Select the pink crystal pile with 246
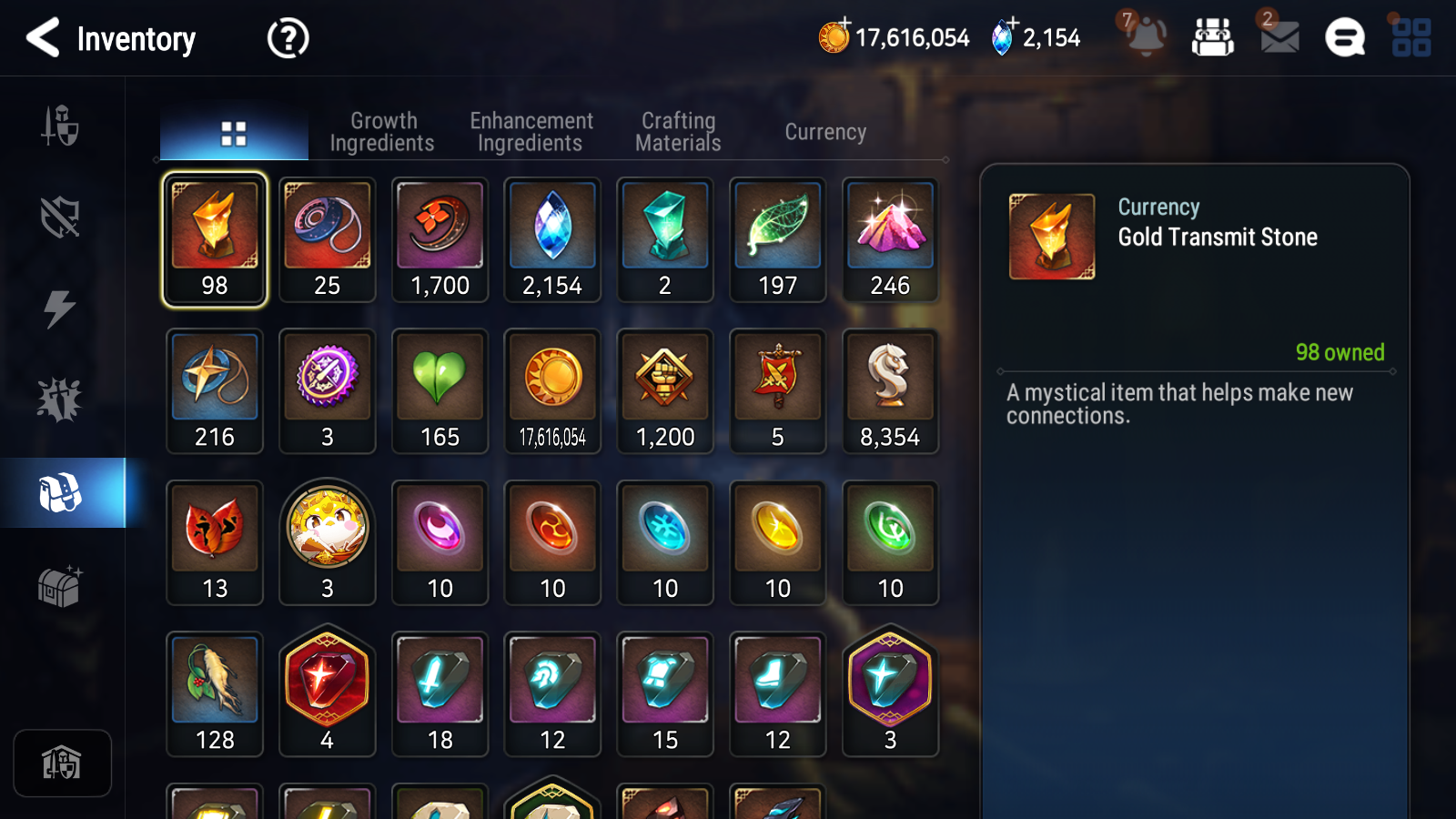The height and width of the screenshot is (819, 1456). click(890, 238)
